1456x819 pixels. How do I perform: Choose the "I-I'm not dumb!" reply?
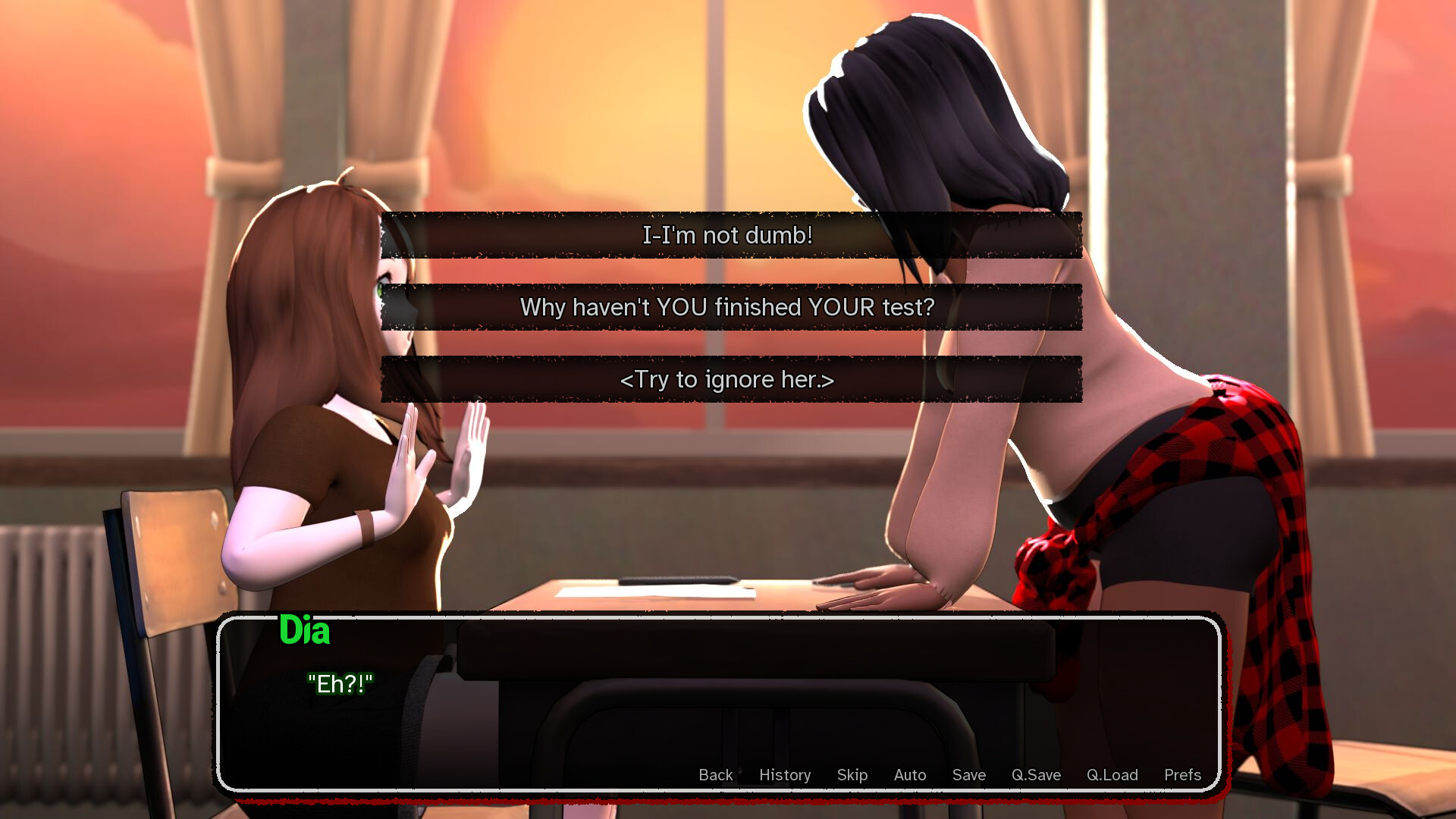[728, 235]
